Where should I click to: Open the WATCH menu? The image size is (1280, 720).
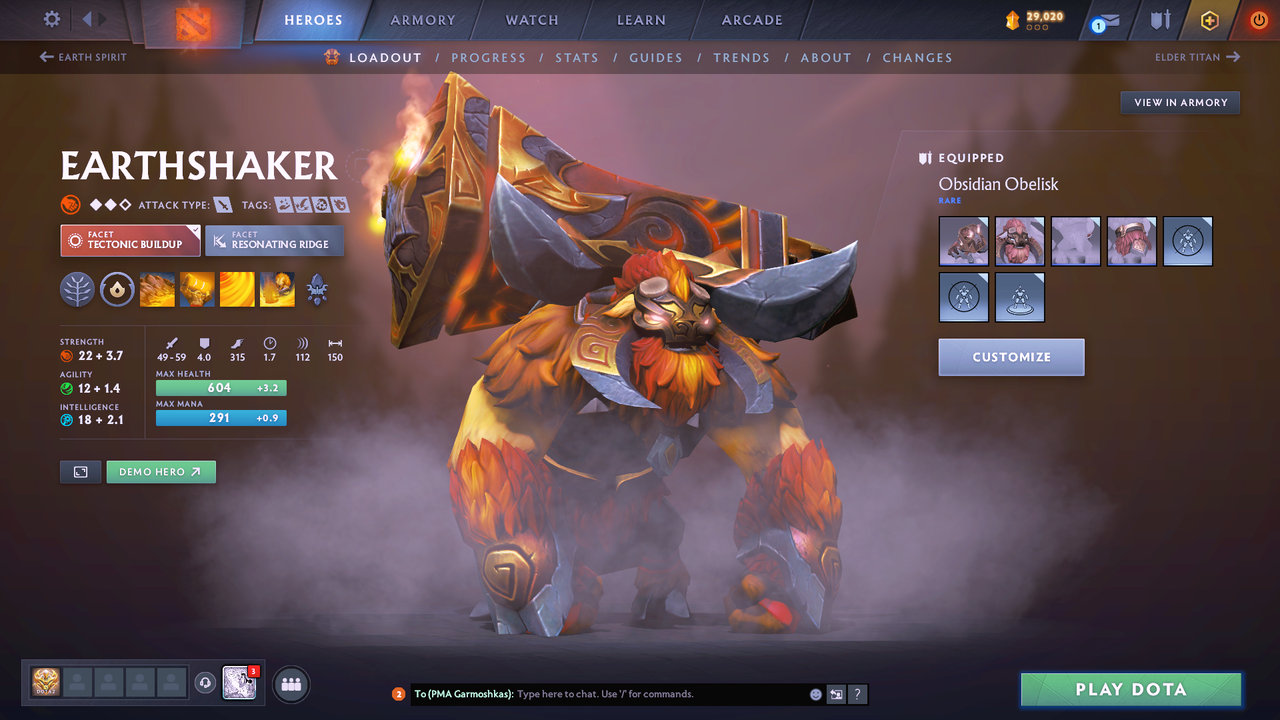531,20
